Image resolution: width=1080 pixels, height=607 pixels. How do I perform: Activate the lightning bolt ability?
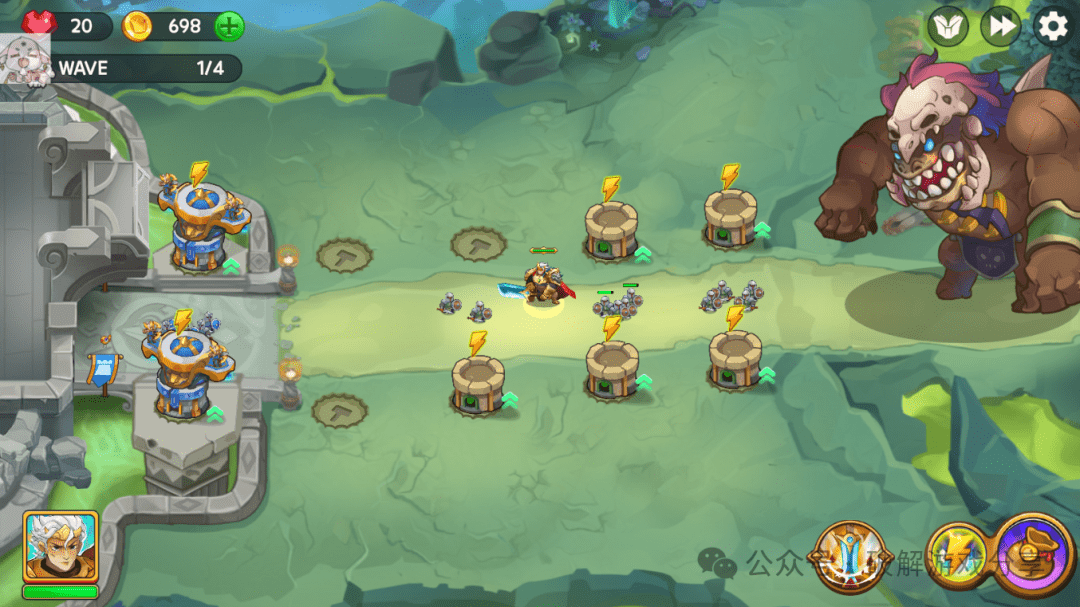click(x=958, y=556)
